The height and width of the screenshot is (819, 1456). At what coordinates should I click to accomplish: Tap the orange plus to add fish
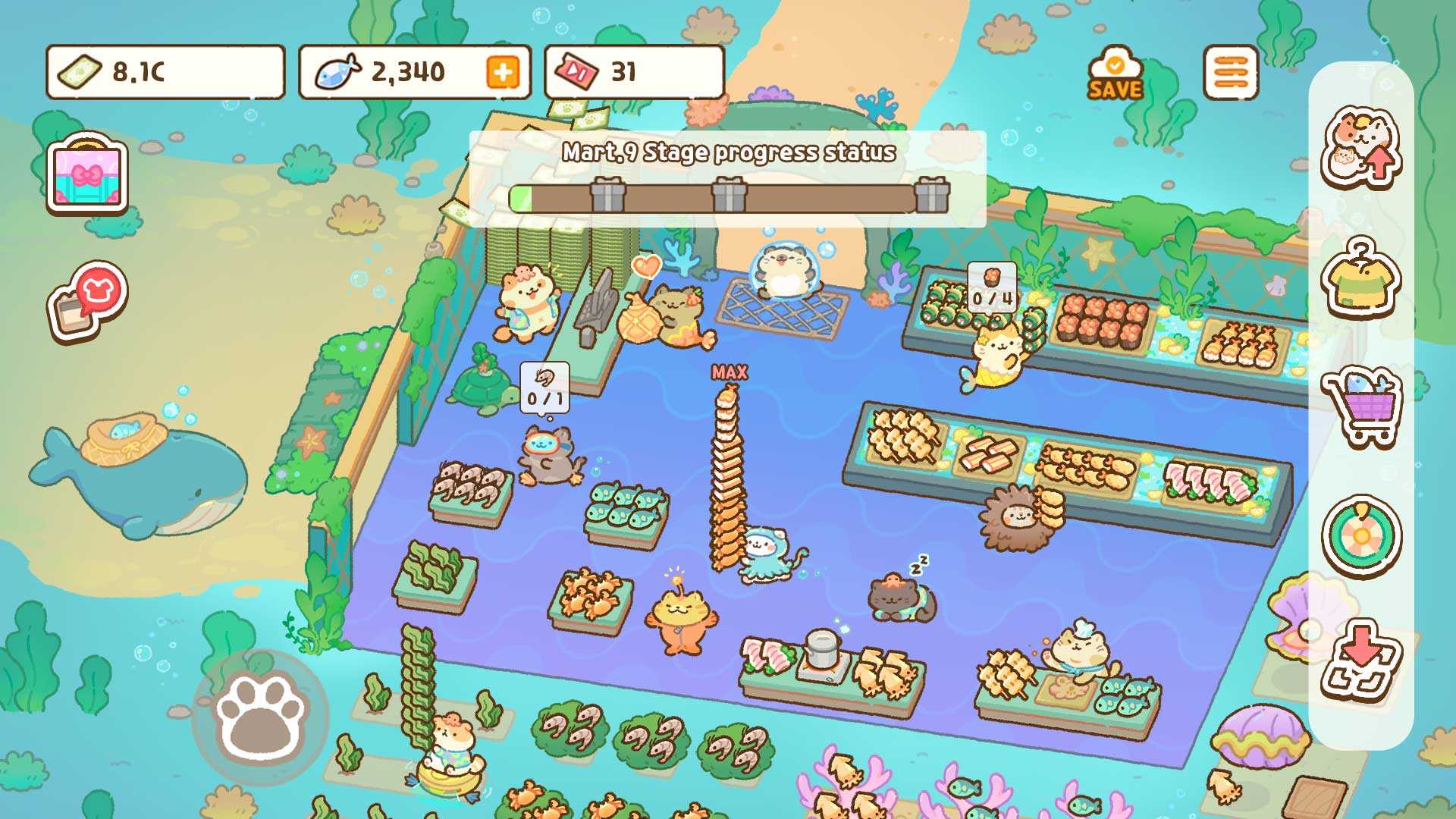coord(503,73)
